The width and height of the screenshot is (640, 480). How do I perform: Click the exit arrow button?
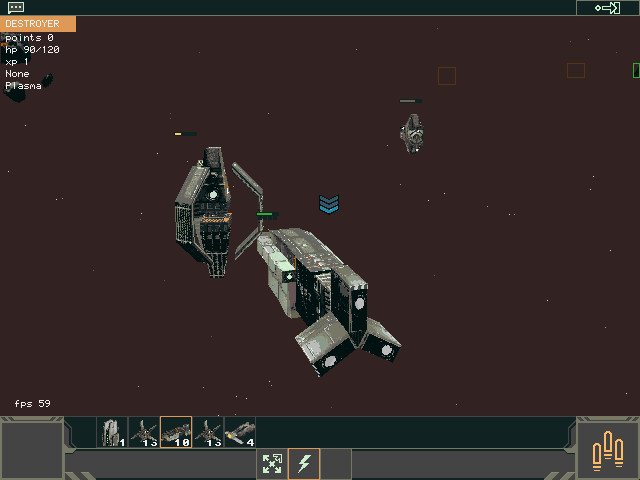[x=607, y=8]
